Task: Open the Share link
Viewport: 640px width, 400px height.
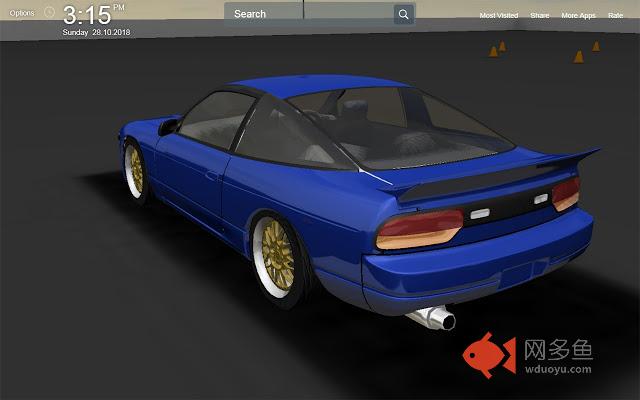Action: tap(540, 16)
